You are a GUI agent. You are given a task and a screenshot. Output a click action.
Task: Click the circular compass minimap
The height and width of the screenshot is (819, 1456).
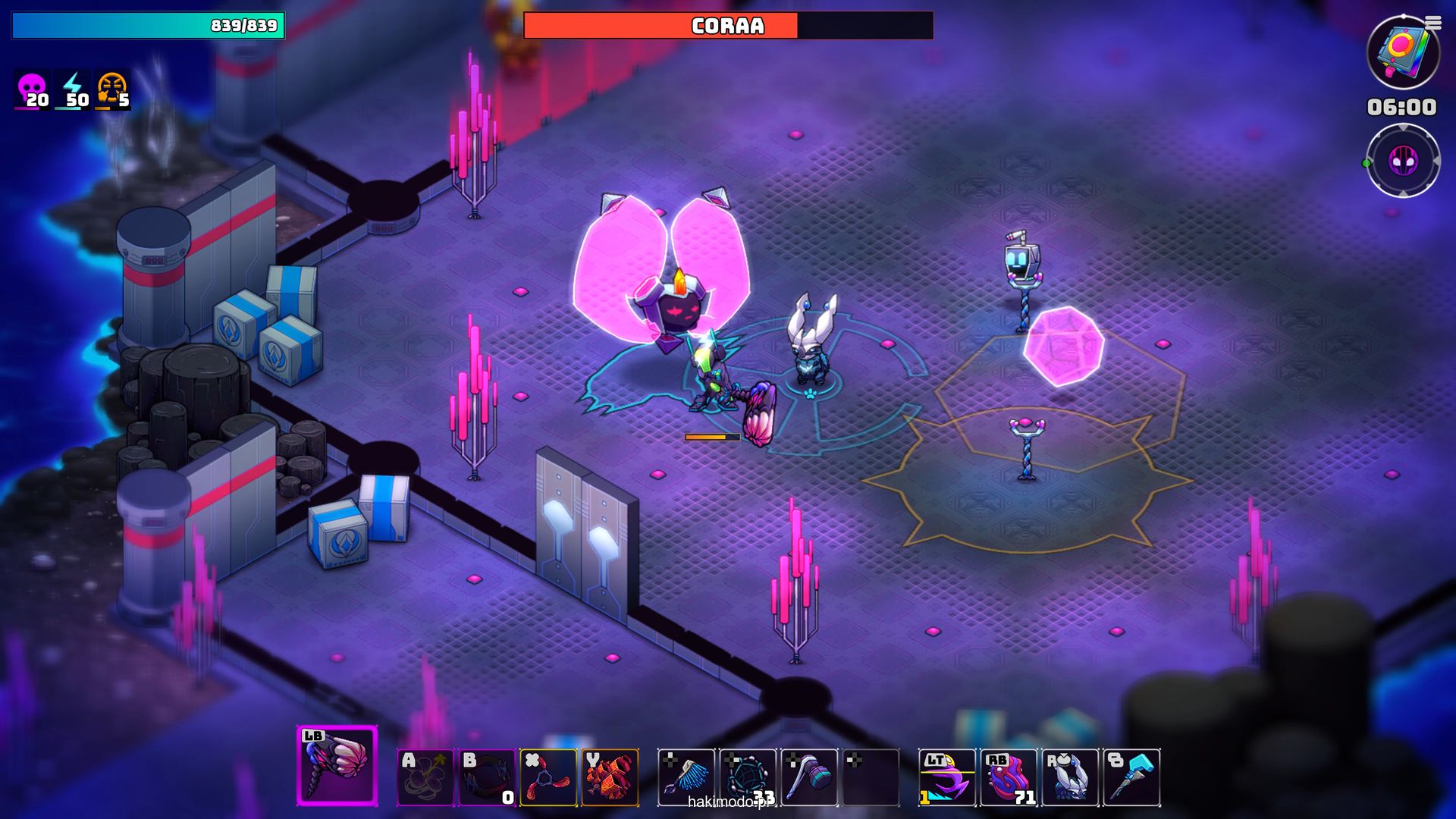[1402, 161]
